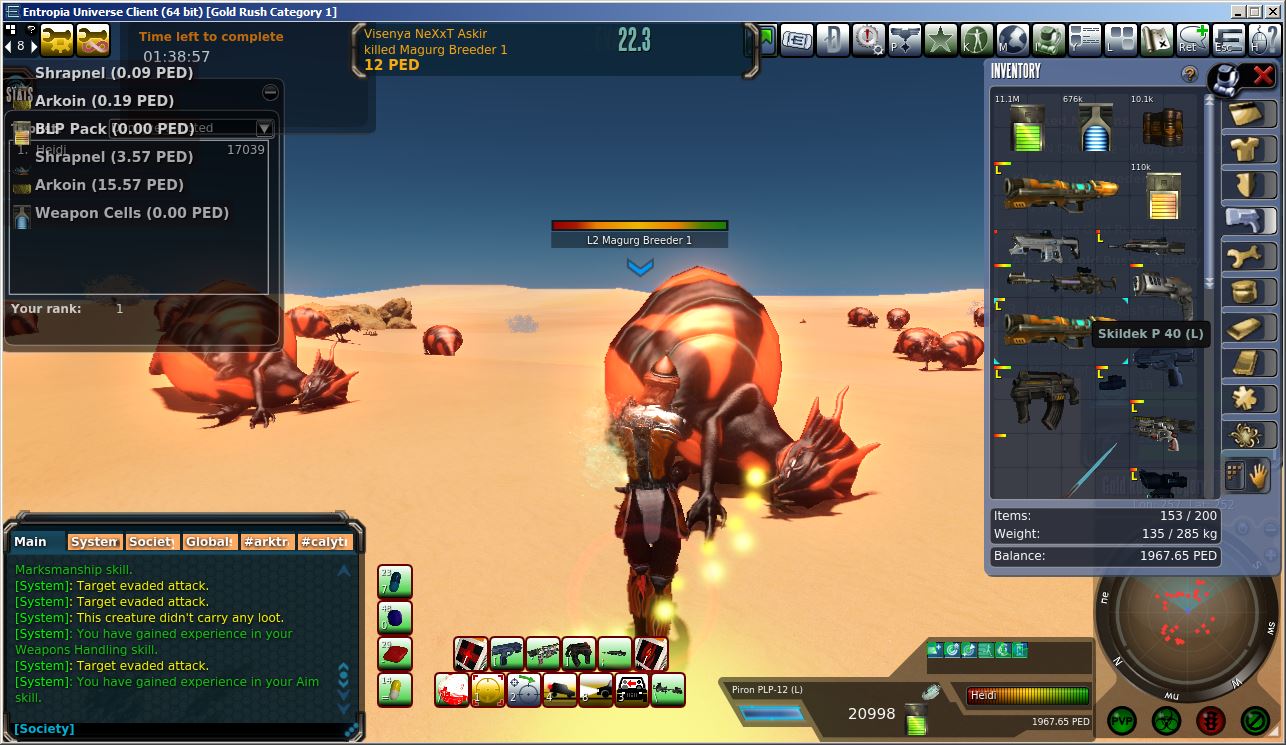Switch to the Main chat tab
This screenshot has height=745, width=1286.
[x=32, y=541]
